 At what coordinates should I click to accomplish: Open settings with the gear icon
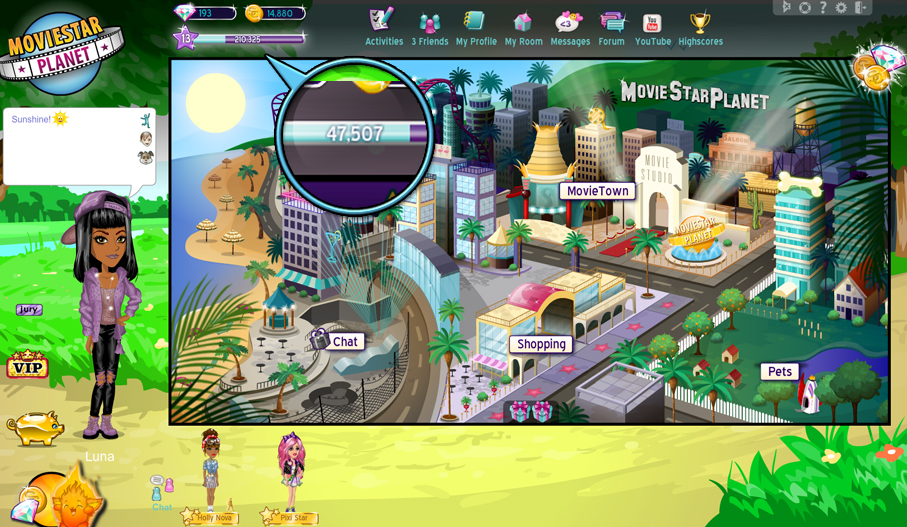pos(841,8)
